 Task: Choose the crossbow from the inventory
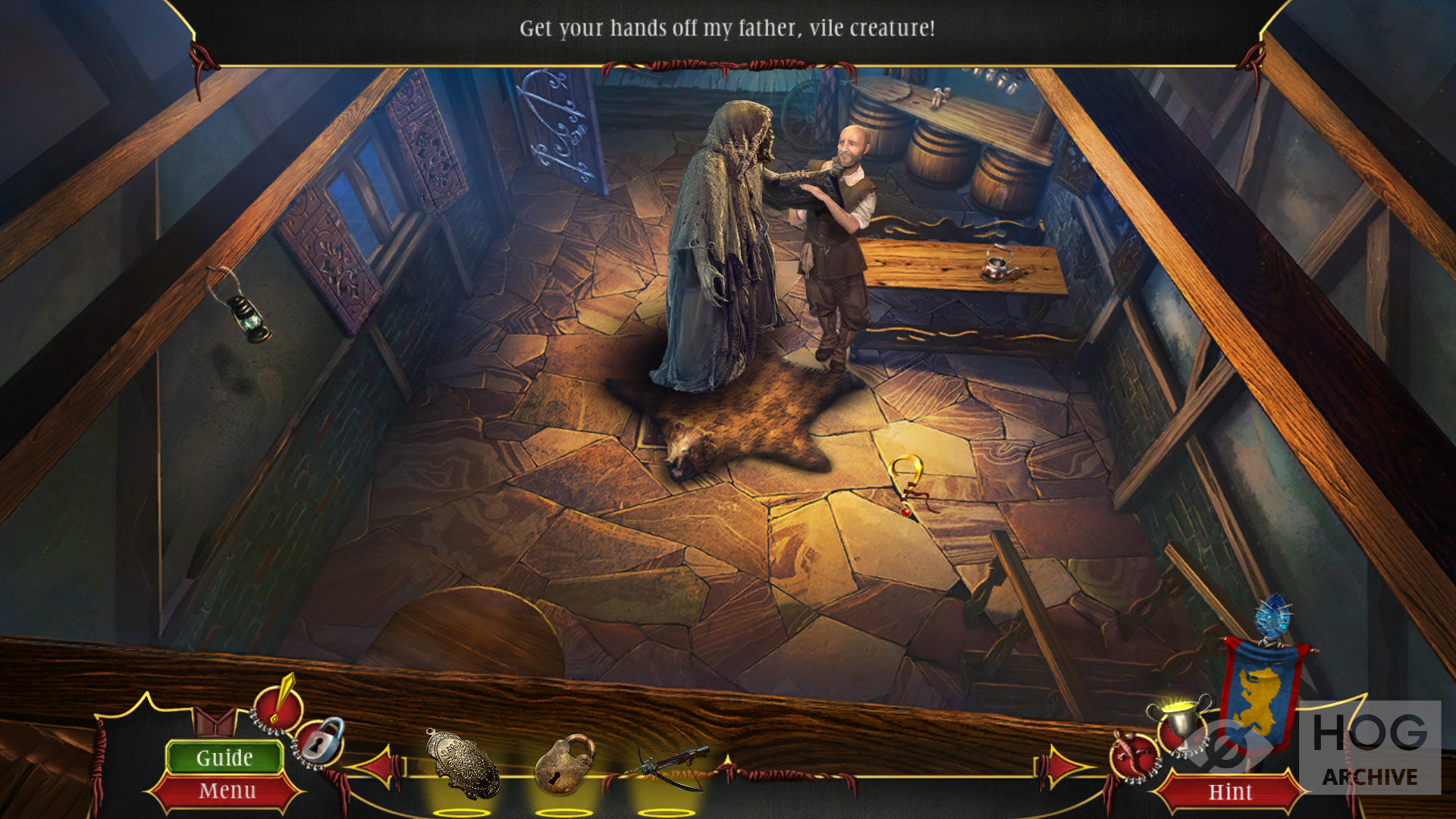(667, 764)
